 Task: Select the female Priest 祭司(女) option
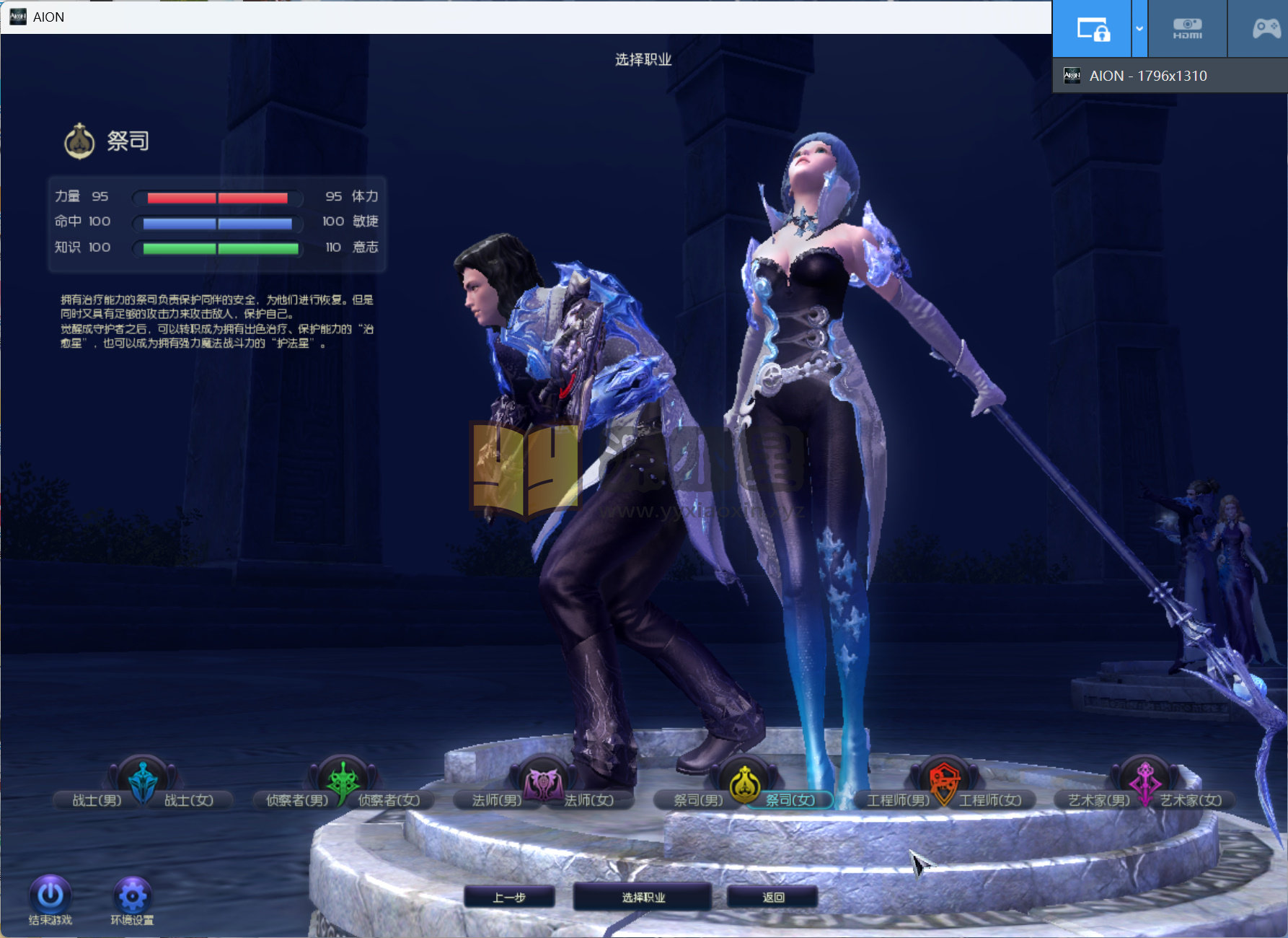pyautogui.click(x=790, y=800)
